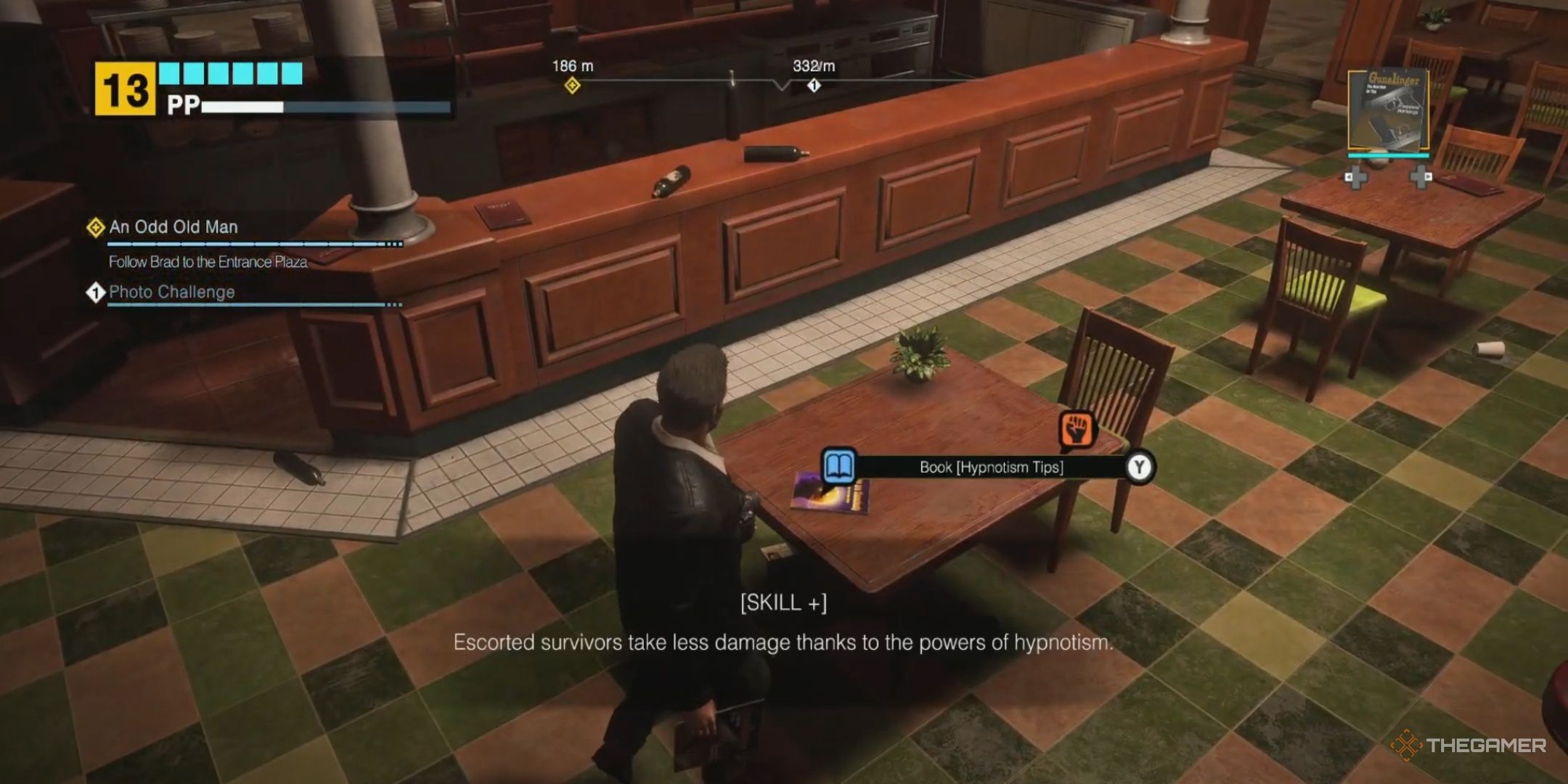Screen dimensions: 1568x784
Task: Select the An Odd Old Man quest title
Action: pos(174,226)
